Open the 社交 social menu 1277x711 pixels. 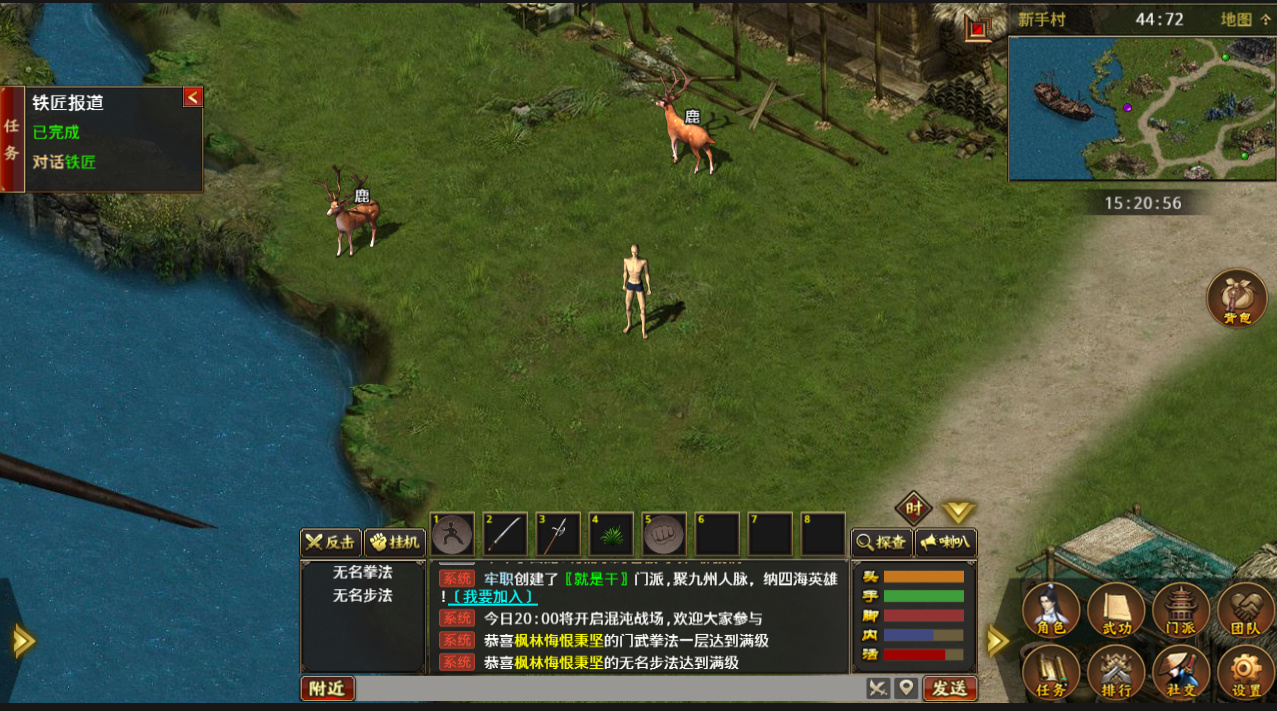[1181, 672]
